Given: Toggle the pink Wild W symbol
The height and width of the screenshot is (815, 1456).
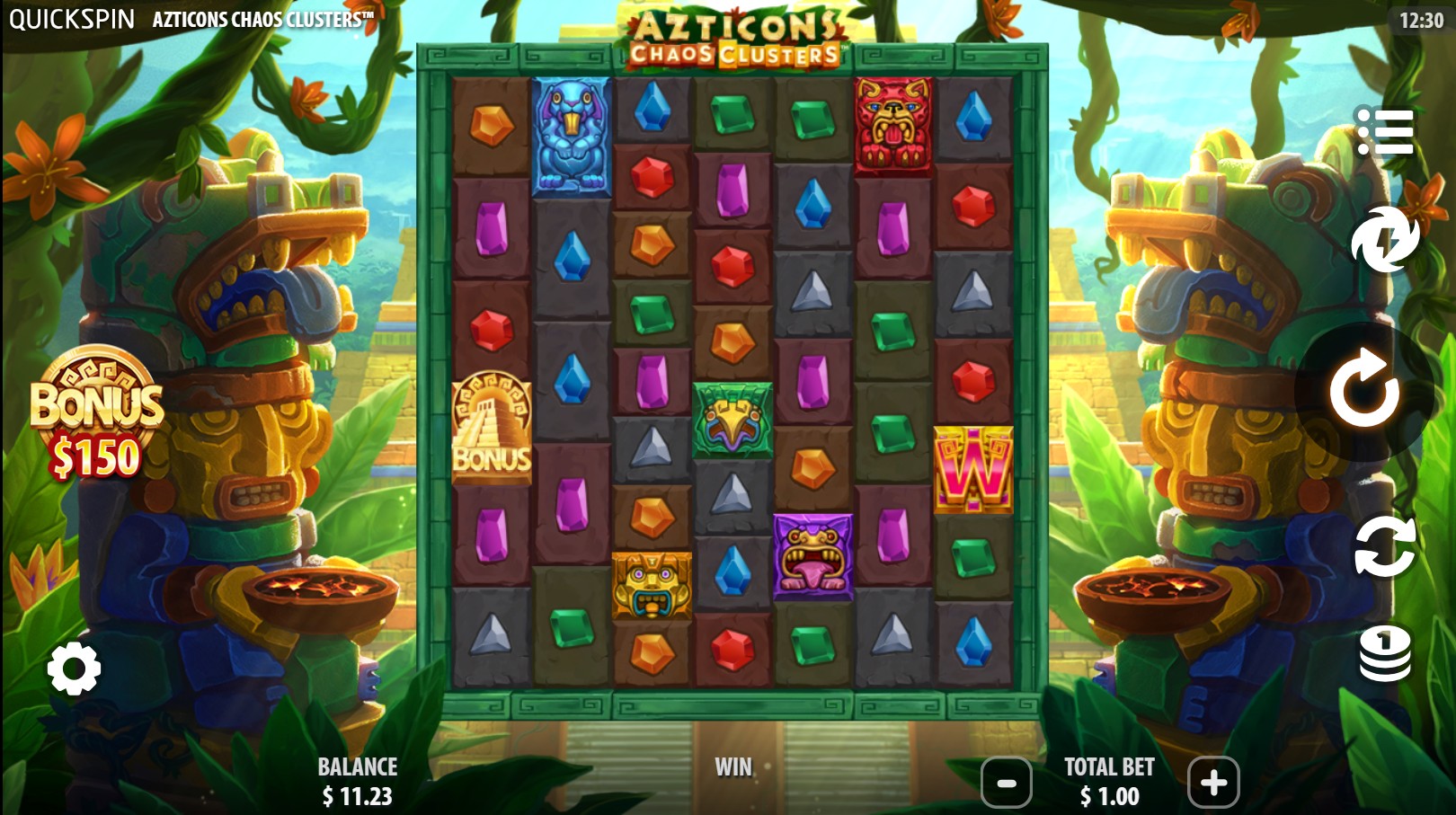Looking at the screenshot, I should (975, 468).
